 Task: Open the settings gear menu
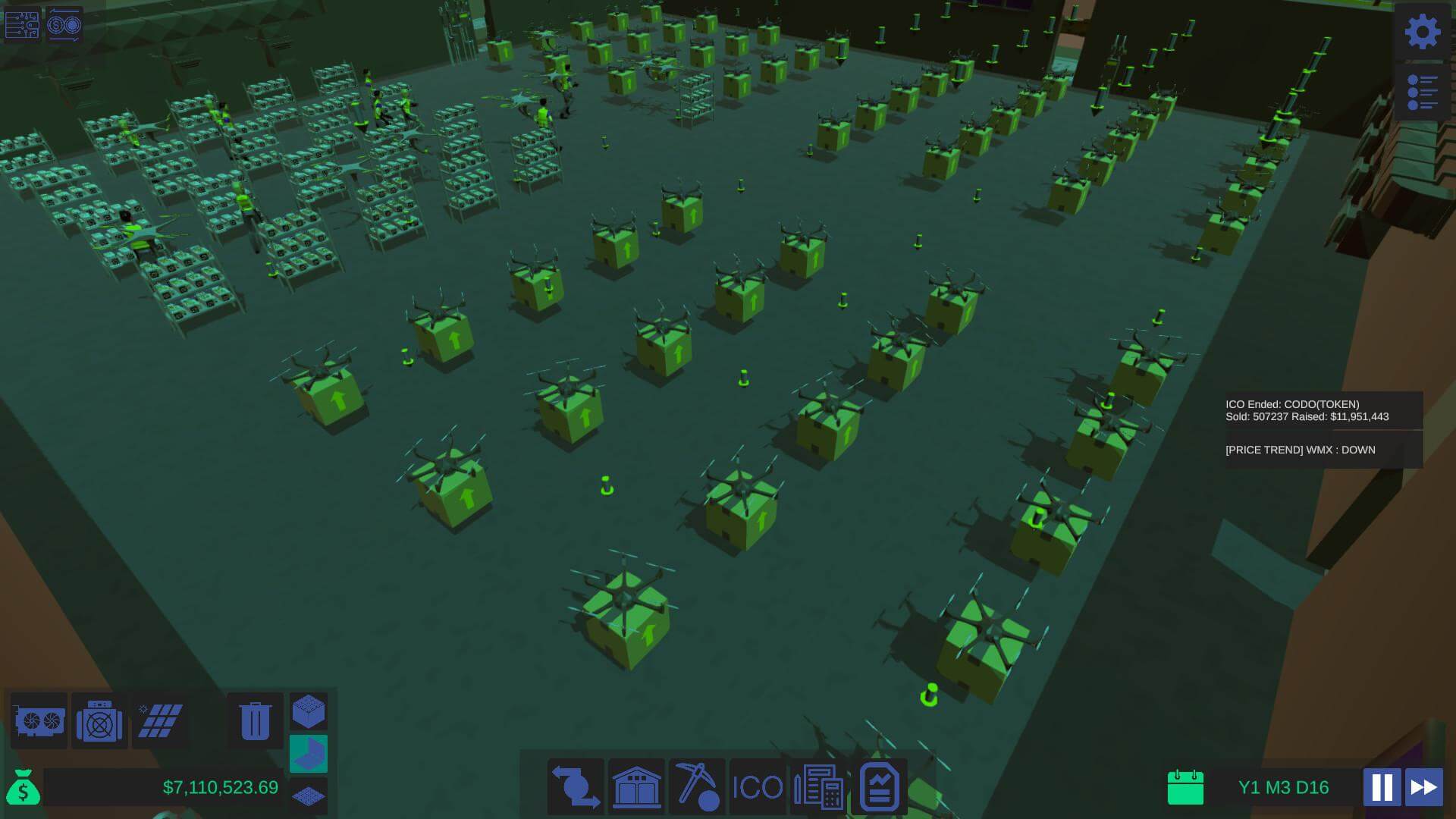click(1422, 32)
